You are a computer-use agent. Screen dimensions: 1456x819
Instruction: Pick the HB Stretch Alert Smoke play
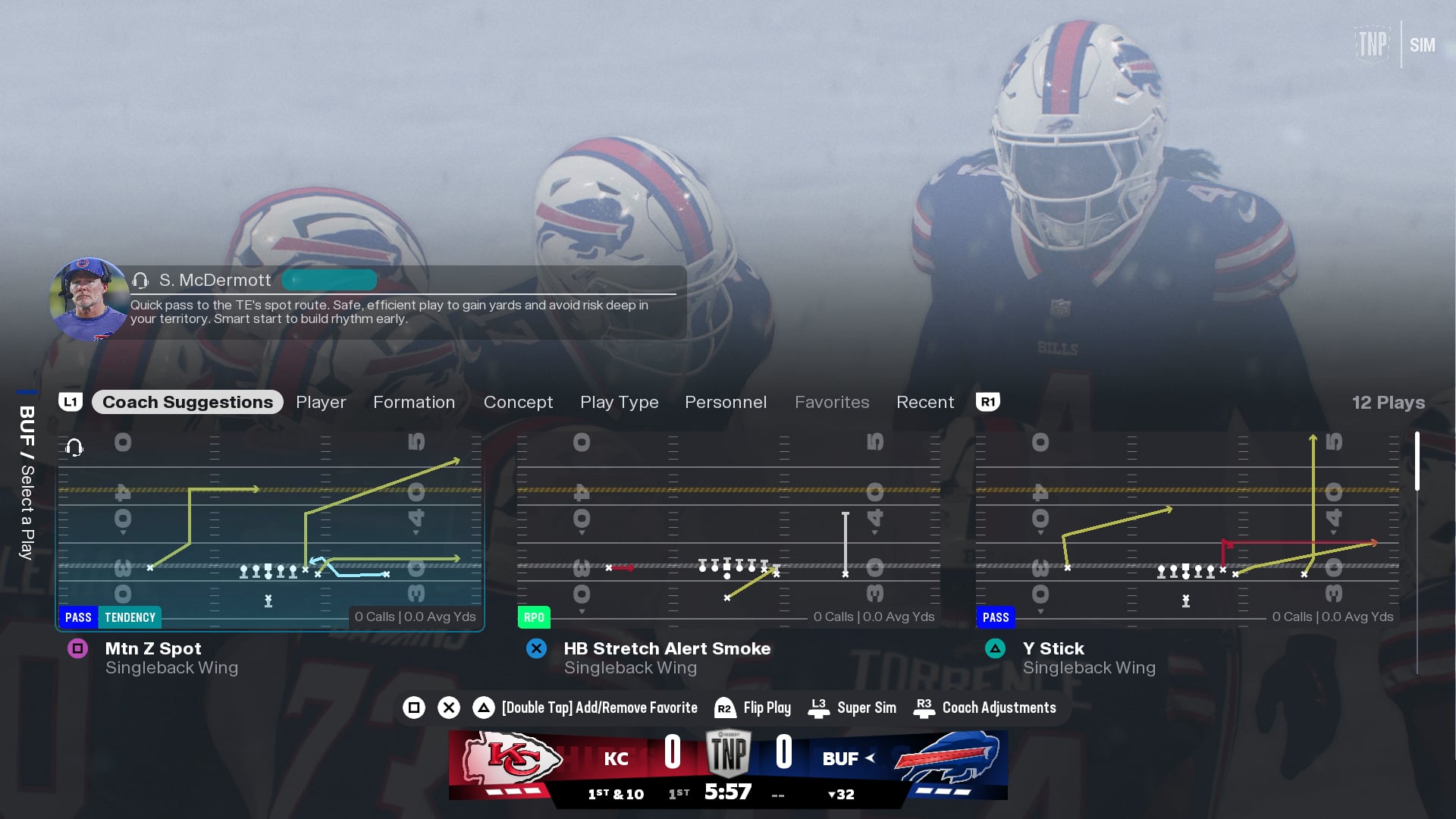[x=729, y=531]
